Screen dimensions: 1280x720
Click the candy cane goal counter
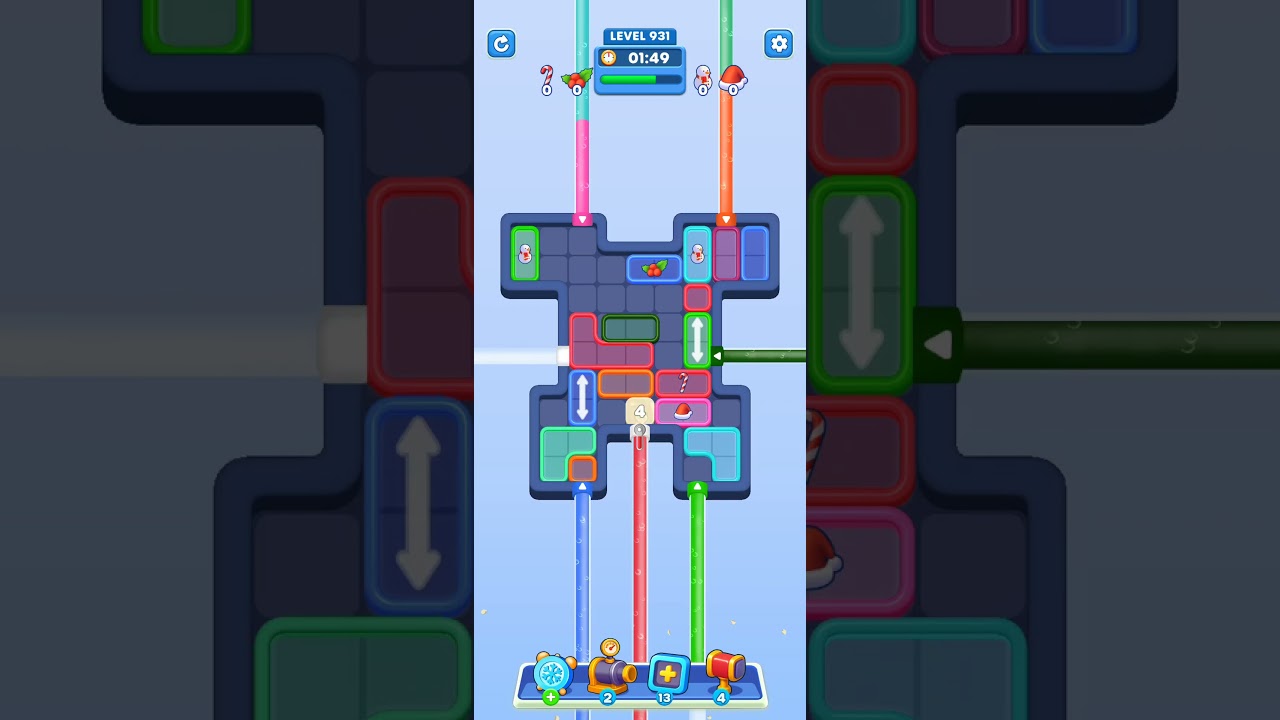547,80
